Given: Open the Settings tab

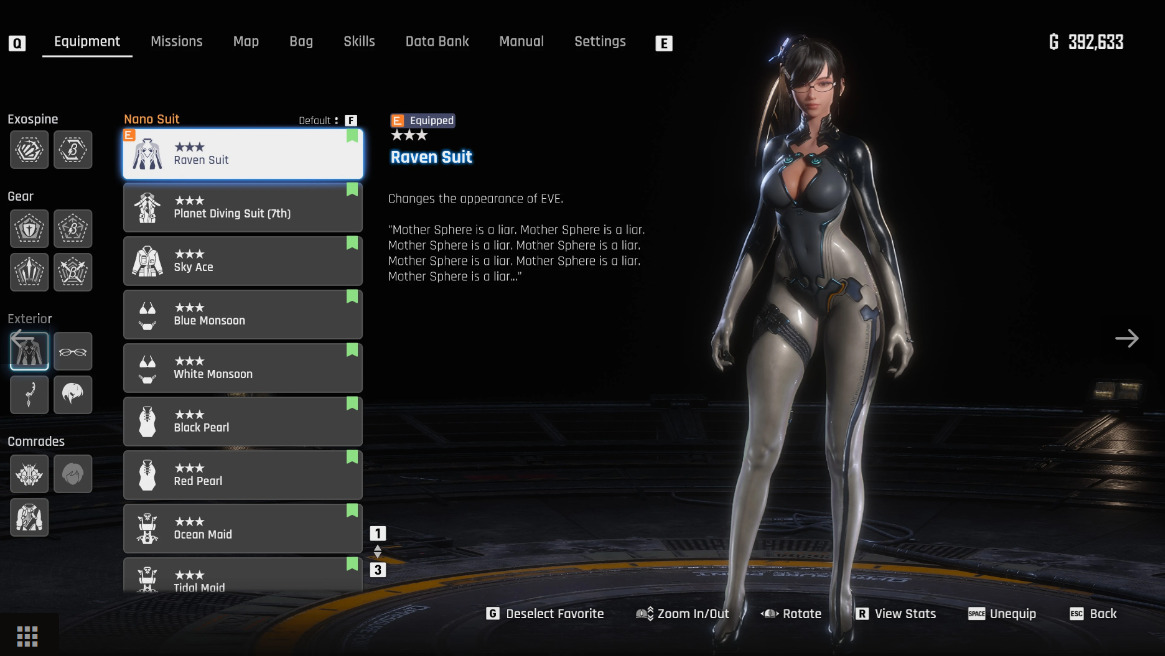Looking at the screenshot, I should tap(600, 41).
